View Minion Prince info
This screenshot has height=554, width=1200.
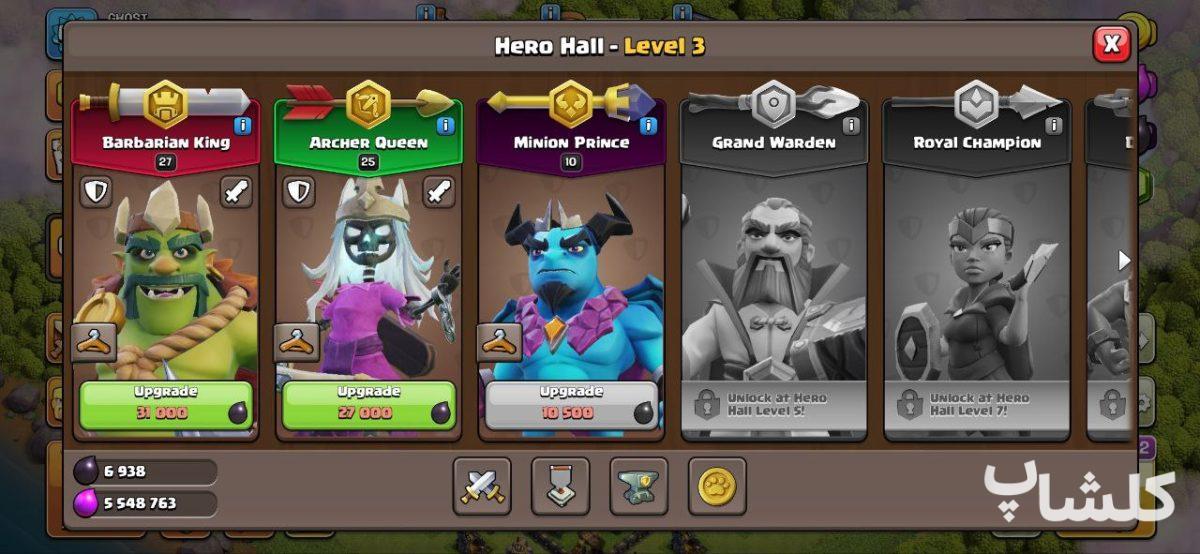[648, 125]
